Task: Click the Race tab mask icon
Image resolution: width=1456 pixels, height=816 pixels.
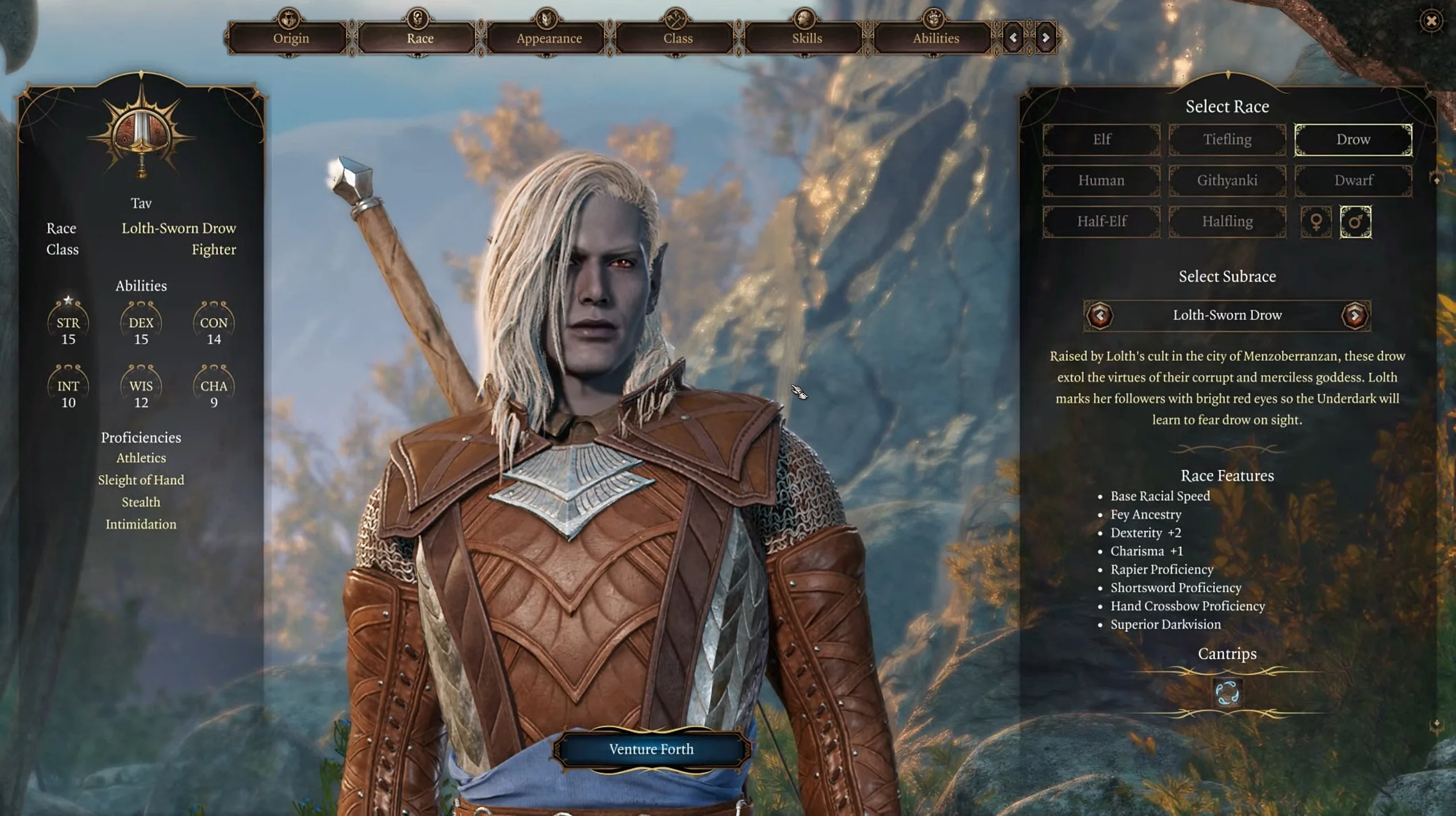Action: (x=418, y=17)
